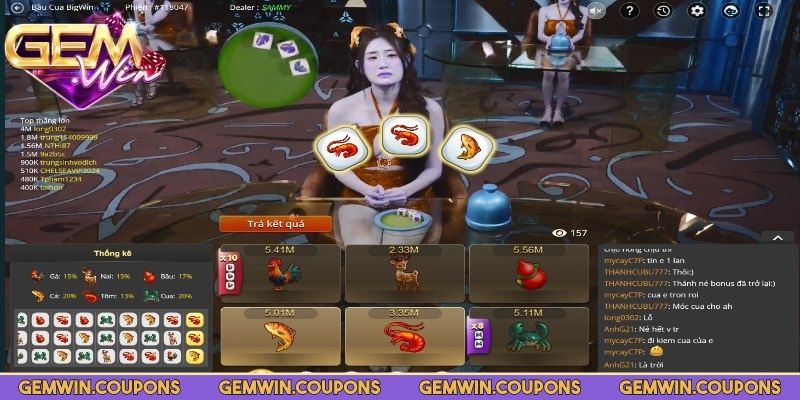Bet on the red gourd tile
The width and height of the screenshot is (800, 400).
pos(526,274)
